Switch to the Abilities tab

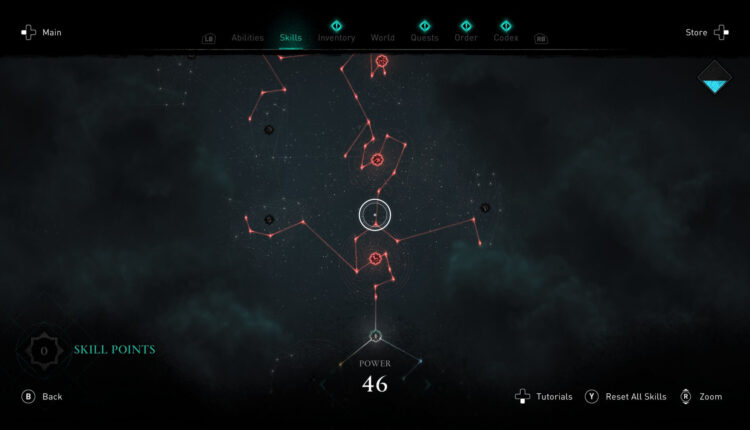click(247, 38)
